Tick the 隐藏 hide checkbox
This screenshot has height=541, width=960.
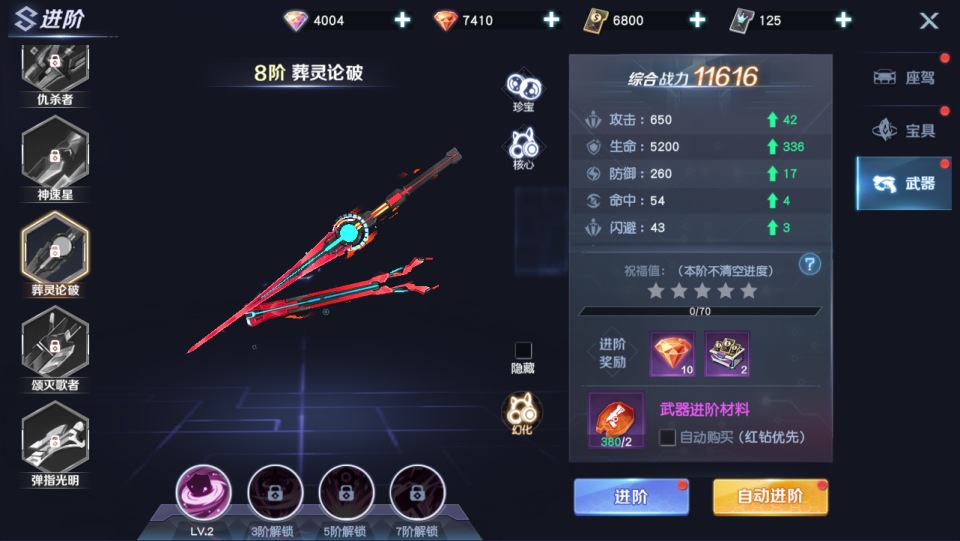coord(523,350)
